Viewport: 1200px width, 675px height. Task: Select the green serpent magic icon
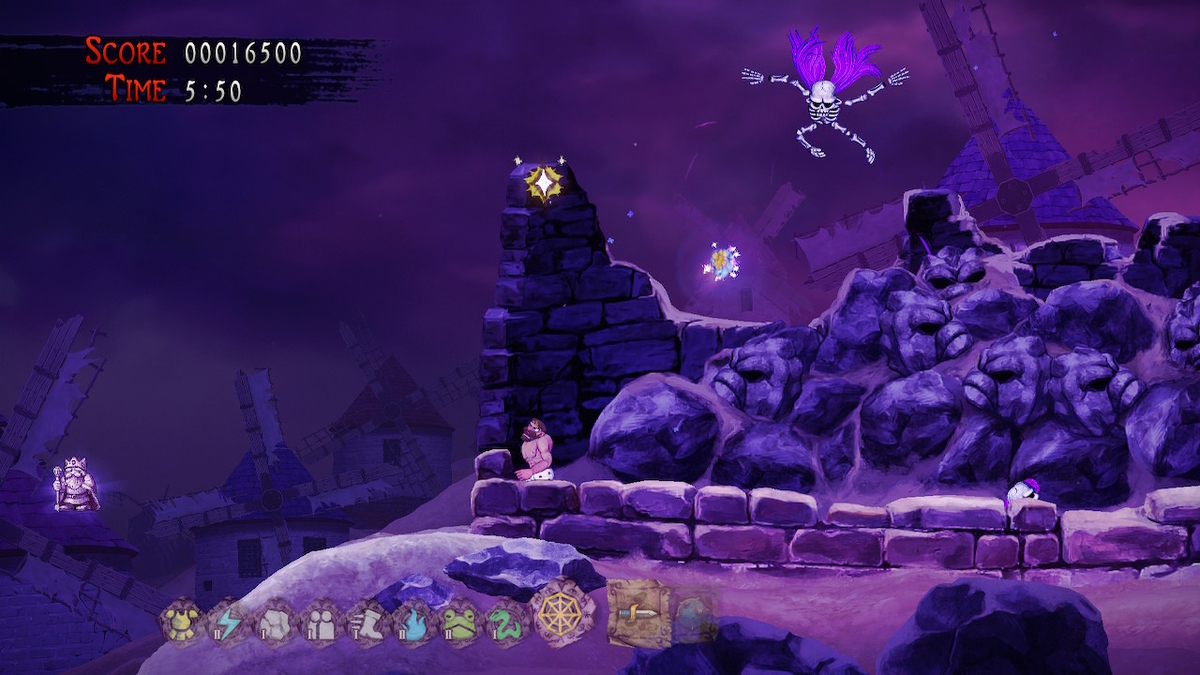(x=506, y=624)
